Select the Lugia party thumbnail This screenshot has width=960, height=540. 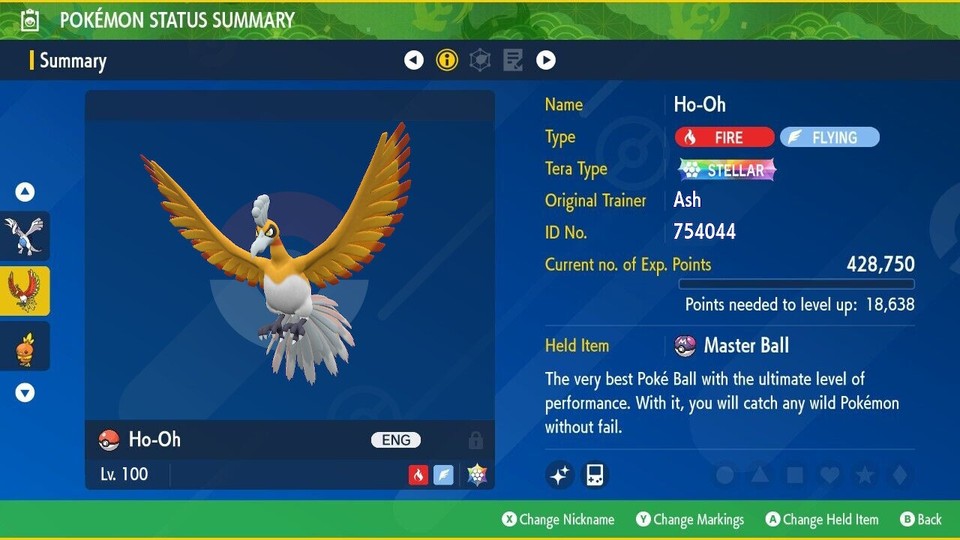(x=24, y=236)
